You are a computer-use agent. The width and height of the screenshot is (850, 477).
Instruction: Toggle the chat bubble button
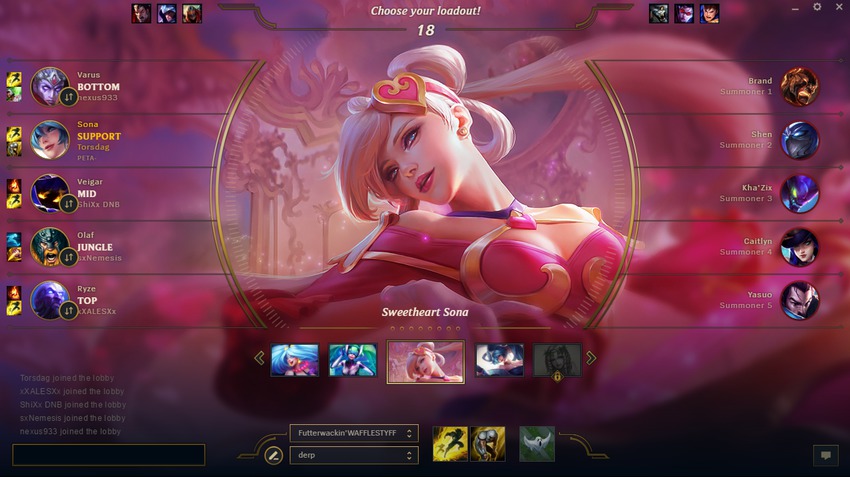click(825, 455)
